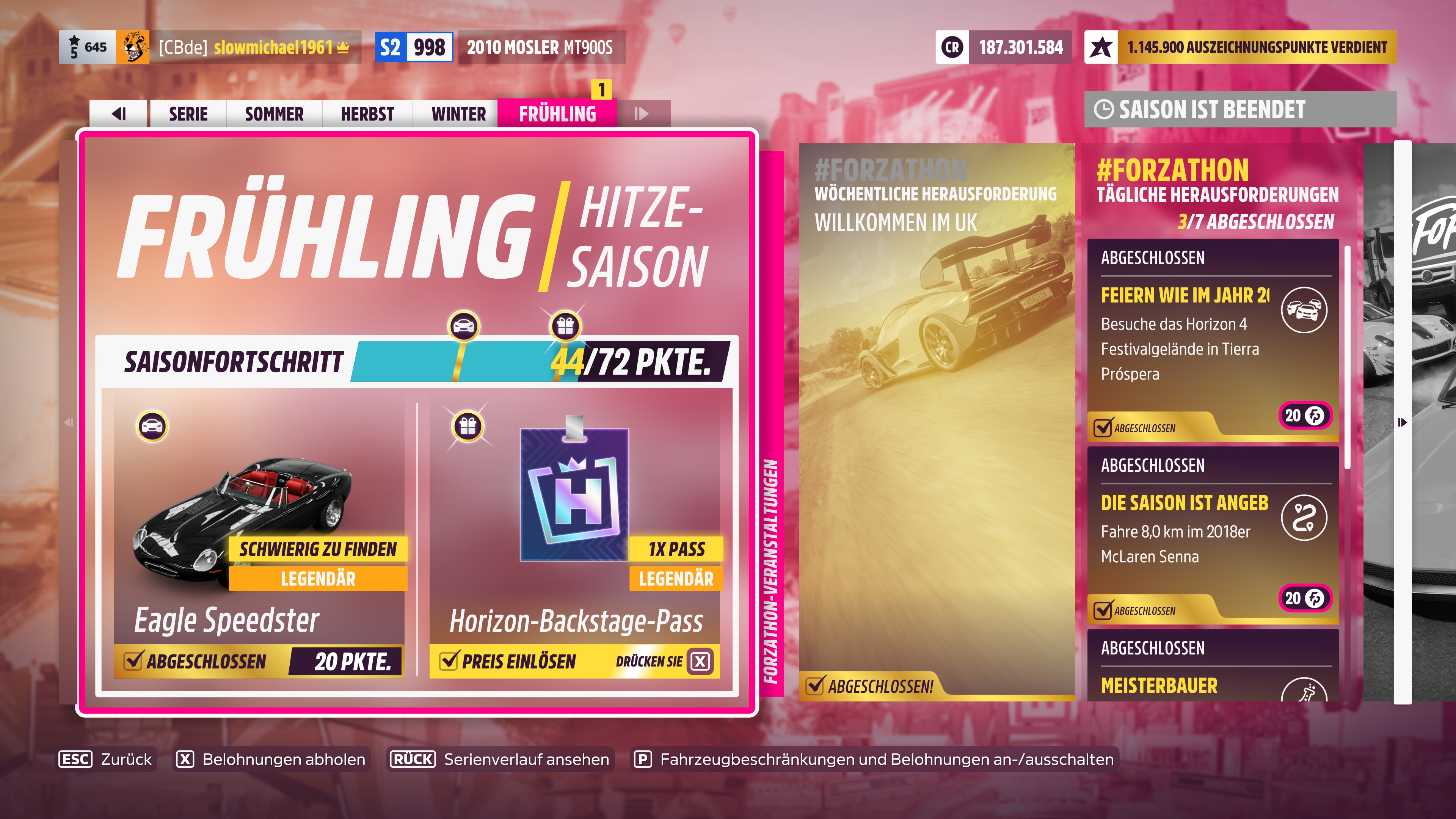The height and width of the screenshot is (819, 1456).
Task: Open the SOMMER season tab
Action: (273, 113)
